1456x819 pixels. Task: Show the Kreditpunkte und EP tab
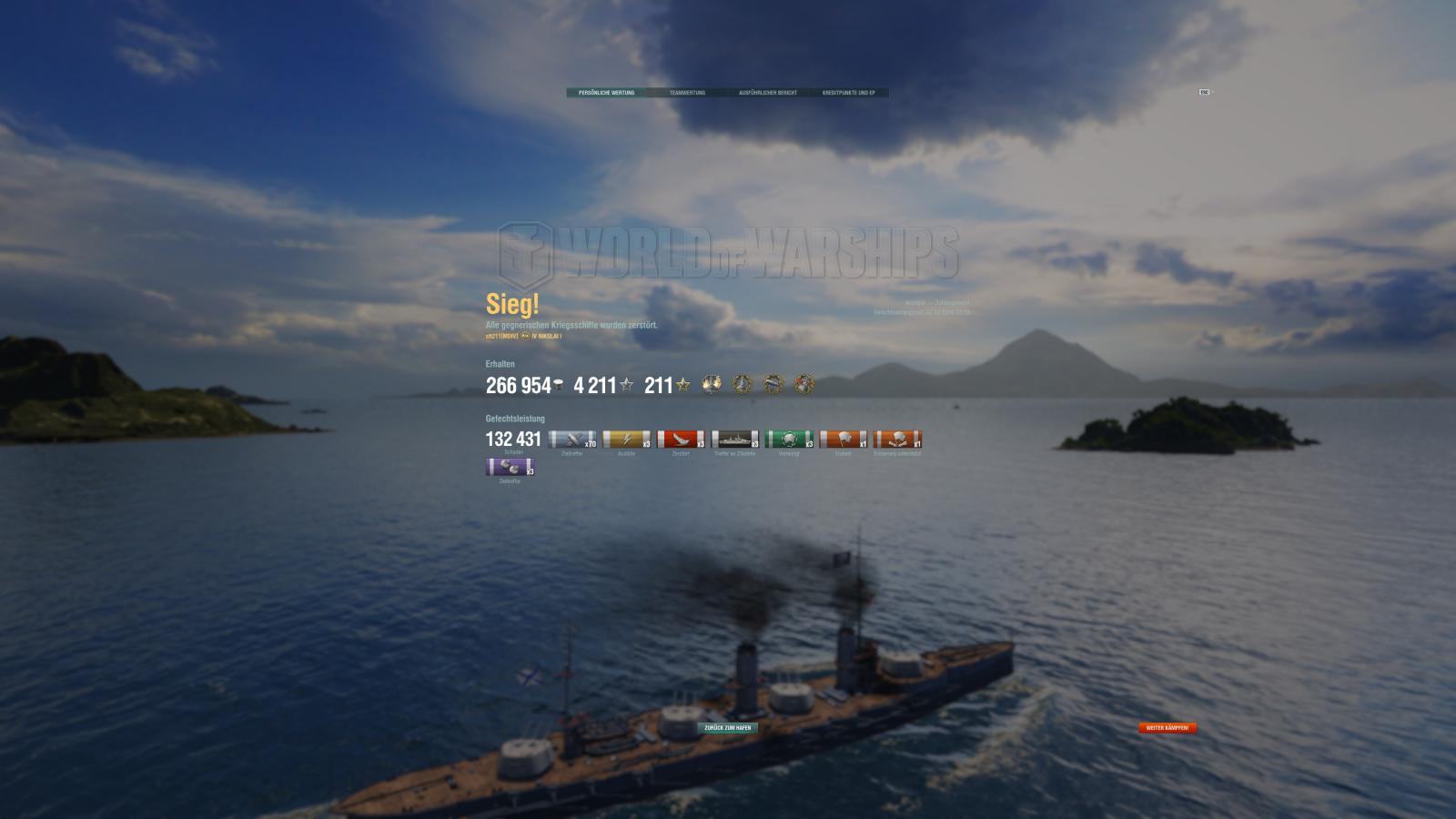tap(848, 93)
